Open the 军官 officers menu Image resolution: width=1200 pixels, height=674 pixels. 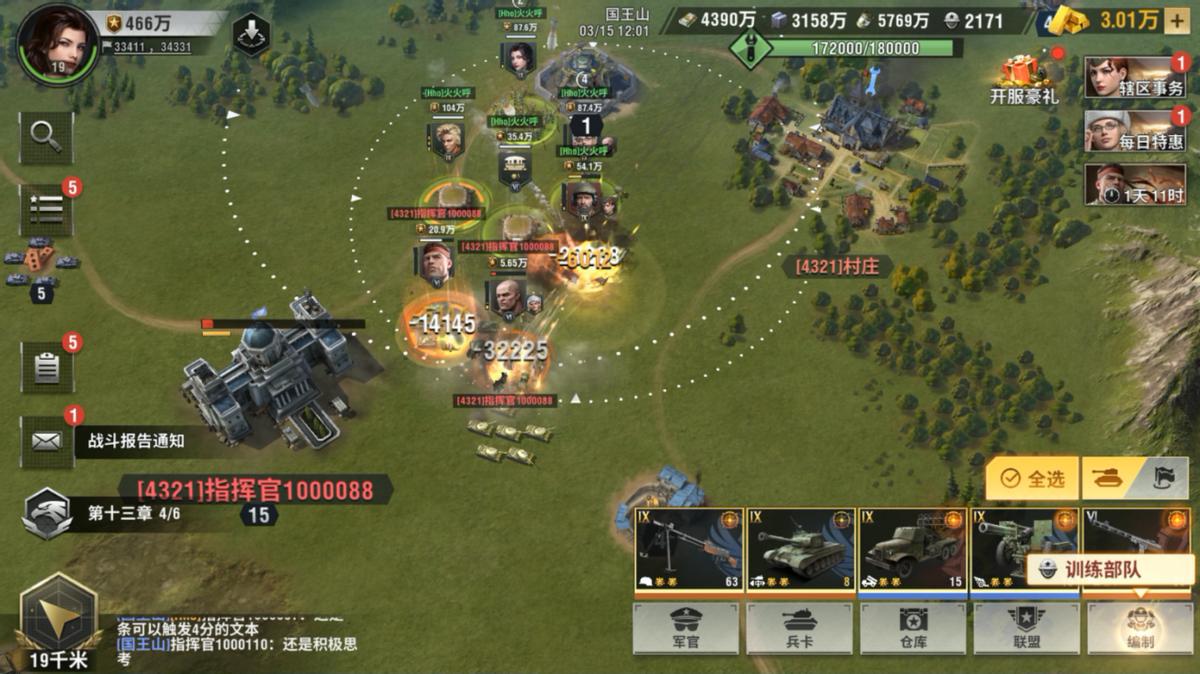point(685,628)
